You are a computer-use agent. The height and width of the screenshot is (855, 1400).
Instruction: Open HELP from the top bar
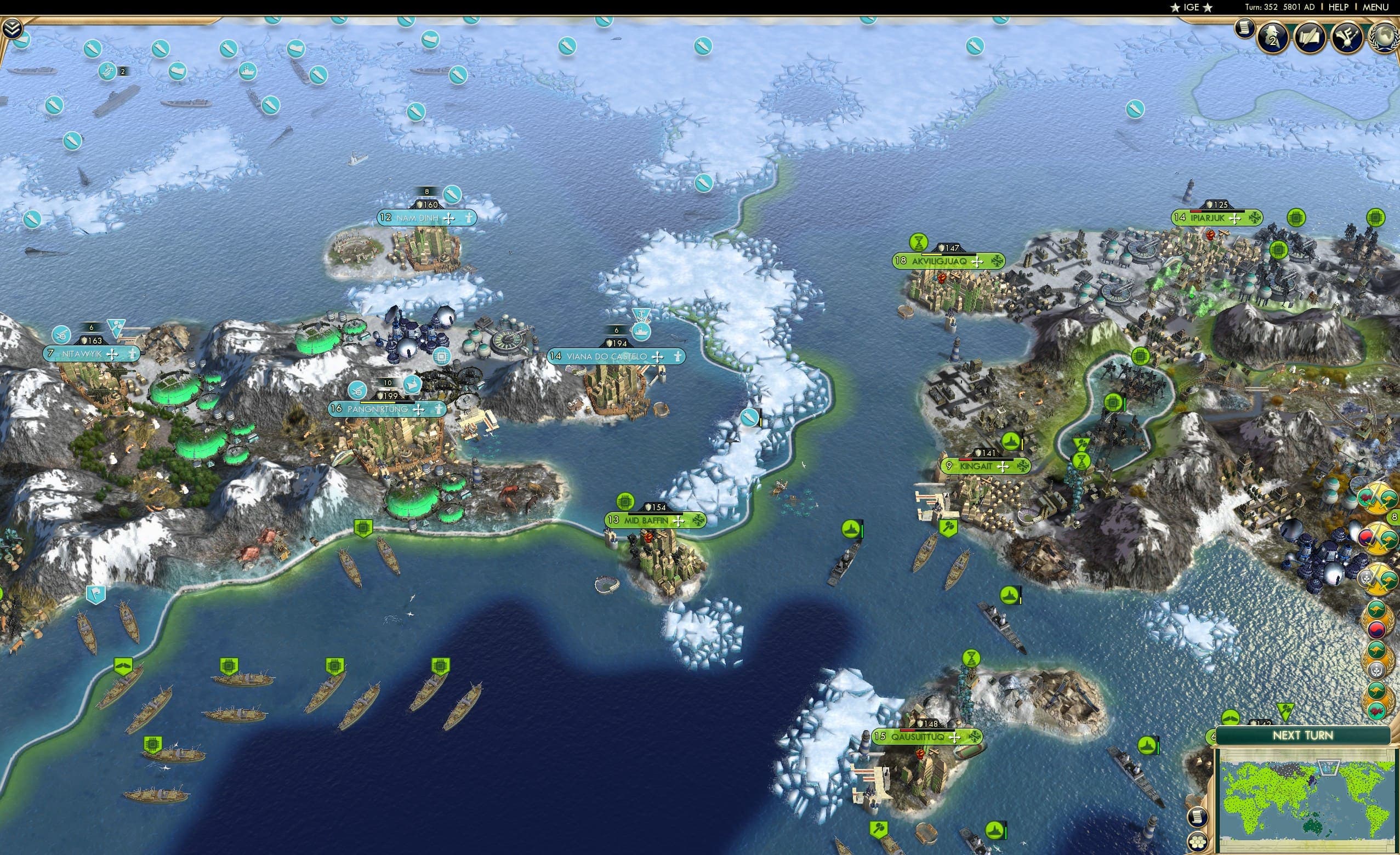(x=1339, y=7)
